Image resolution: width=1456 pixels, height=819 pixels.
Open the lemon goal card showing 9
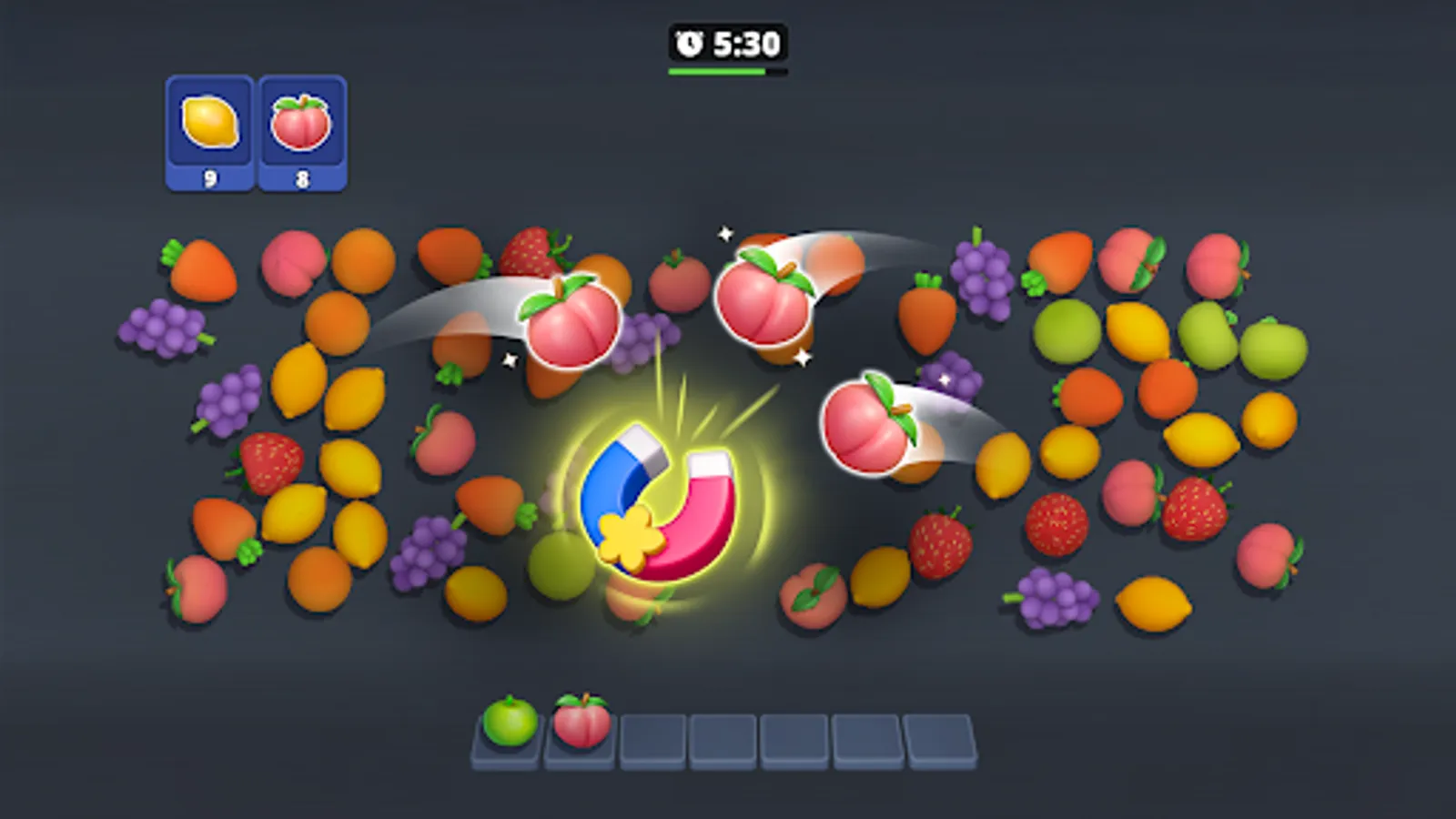tap(209, 127)
